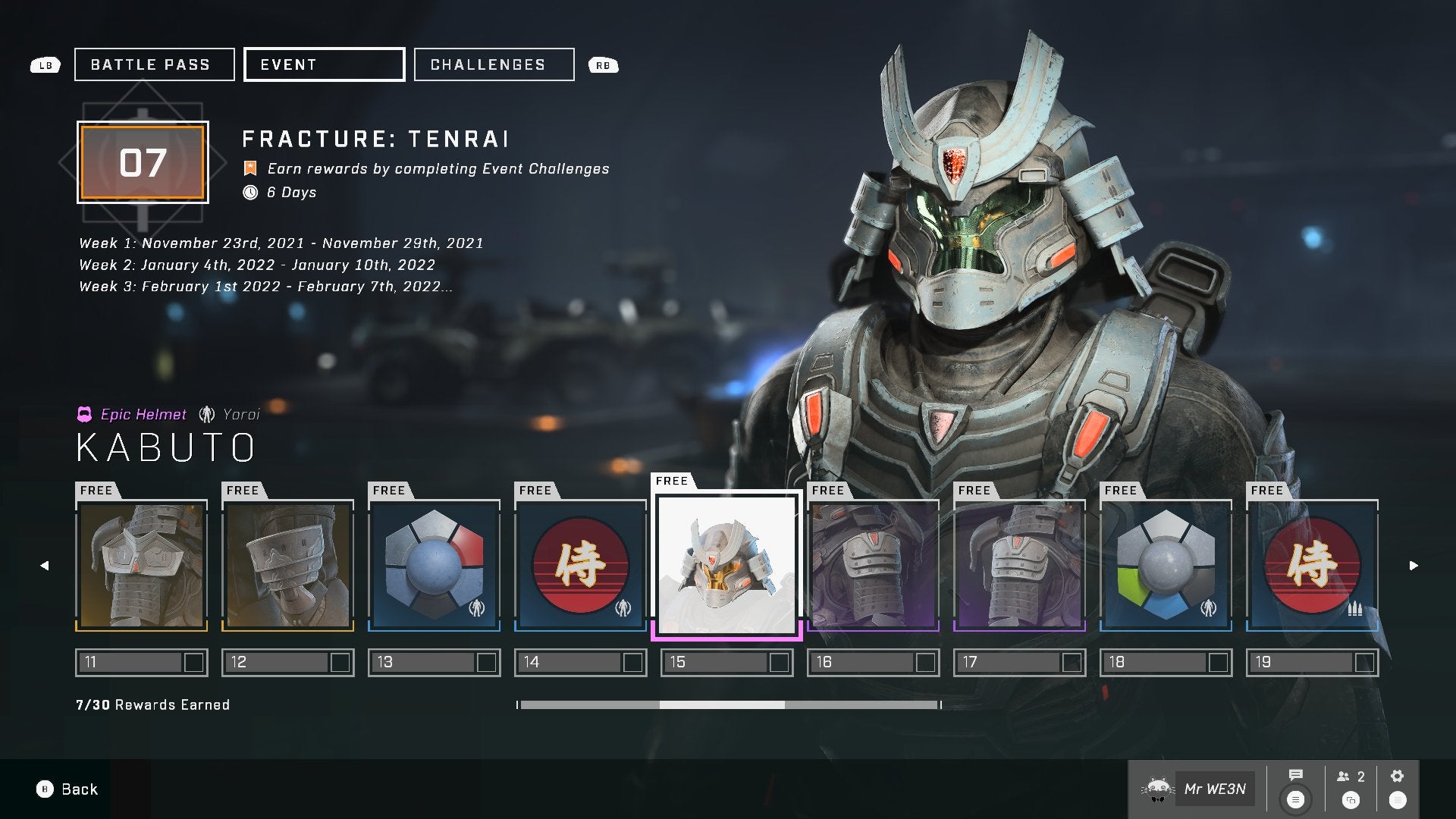This screenshot has width=1456, height=819.
Task: Click the 07 event tier badge
Action: pyautogui.click(x=142, y=162)
